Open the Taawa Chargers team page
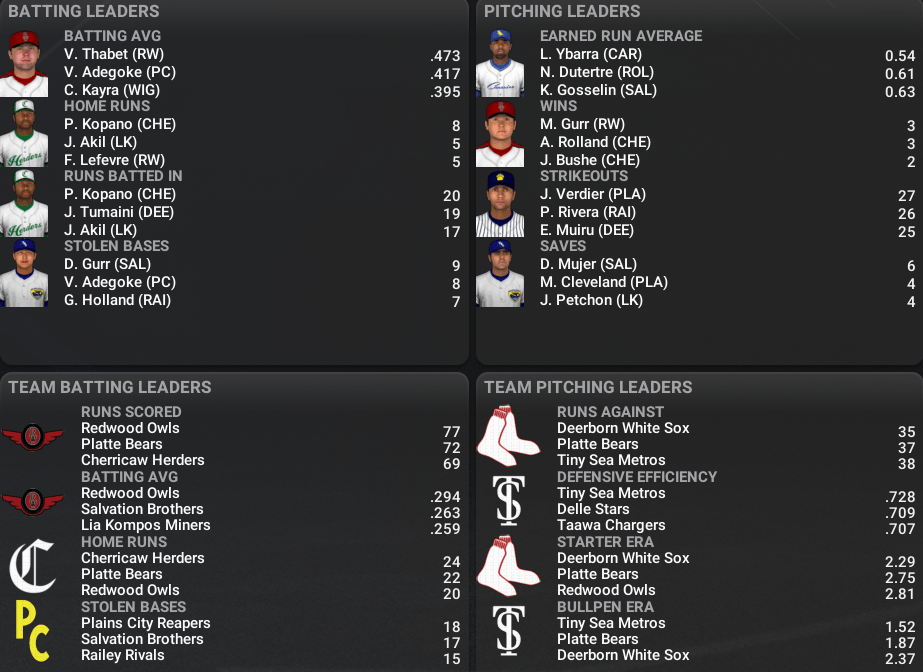 [611, 525]
